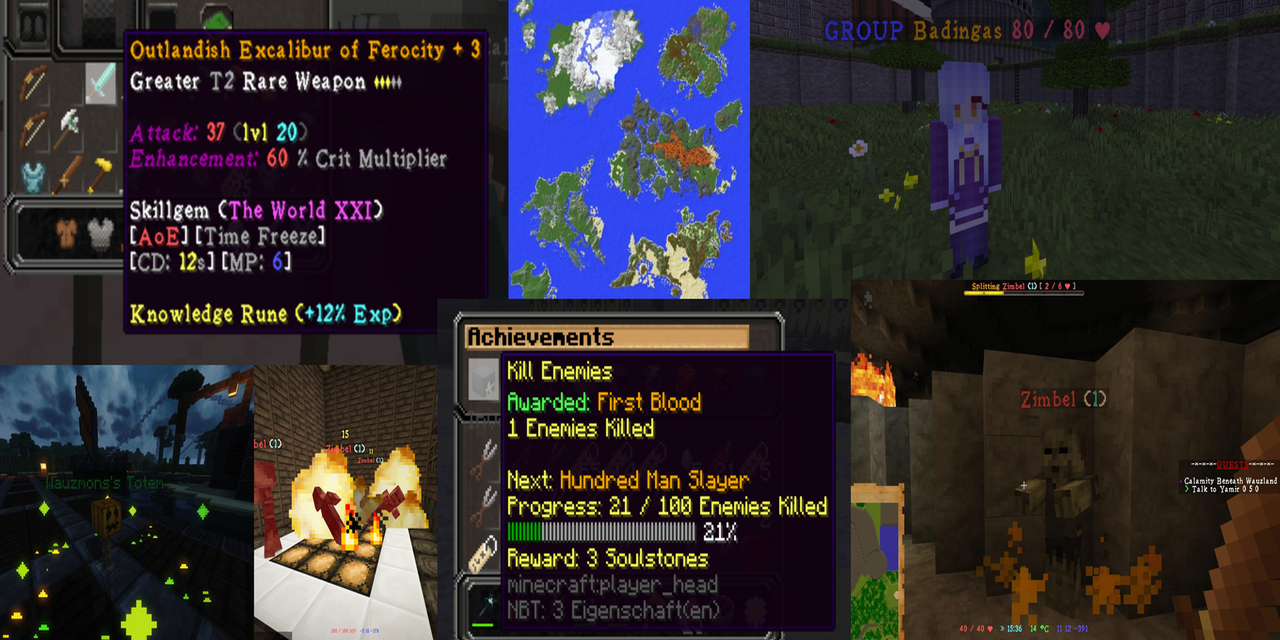Click the stone block achievement icon
Image resolution: width=1280 pixels, height=640 pixels.
(x=484, y=376)
